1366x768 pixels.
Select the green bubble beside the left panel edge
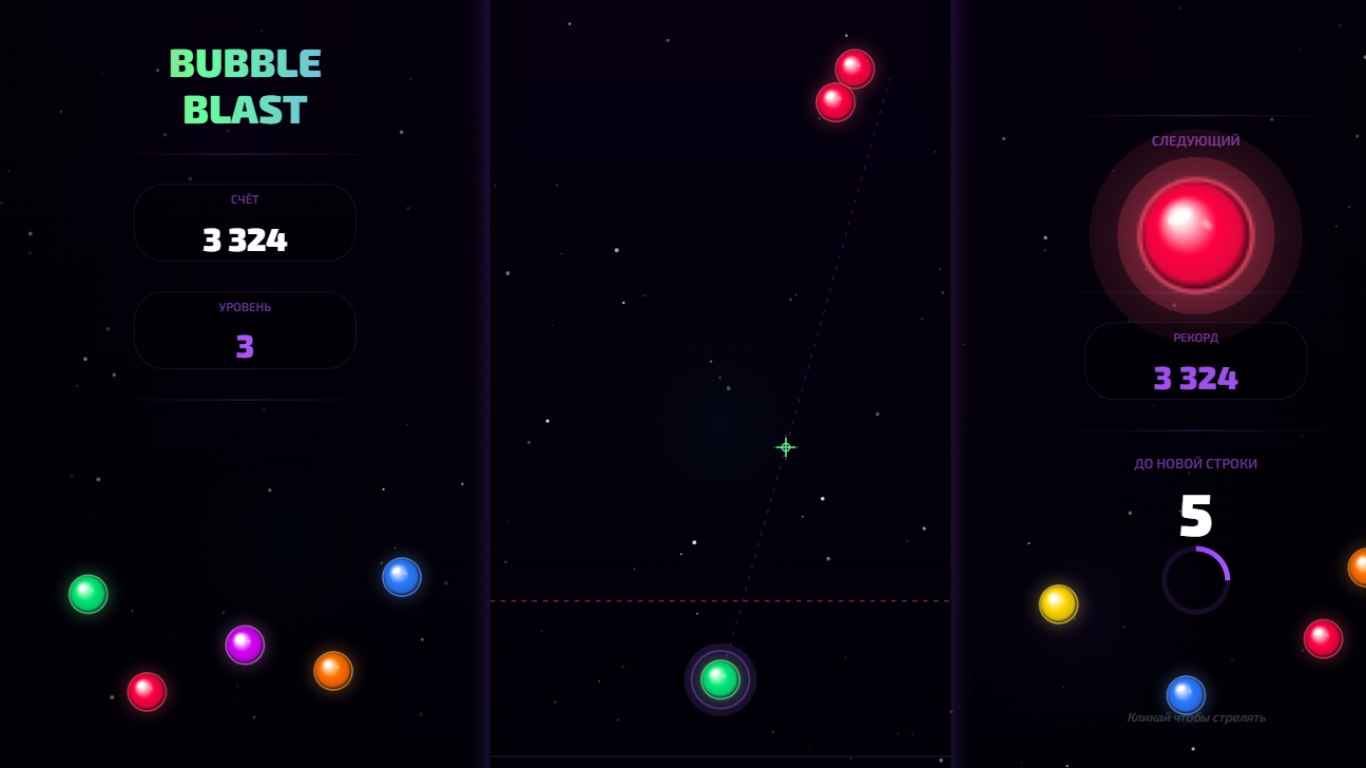point(86,592)
